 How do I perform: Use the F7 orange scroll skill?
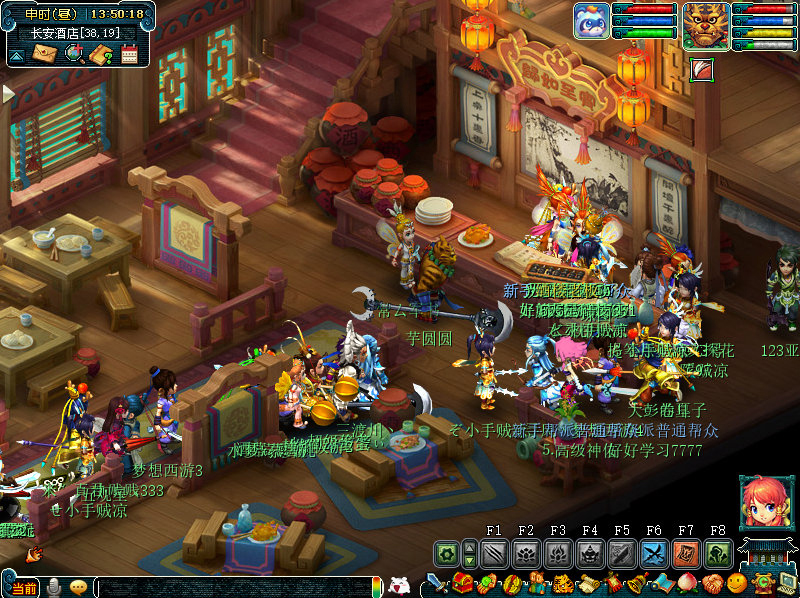point(685,553)
